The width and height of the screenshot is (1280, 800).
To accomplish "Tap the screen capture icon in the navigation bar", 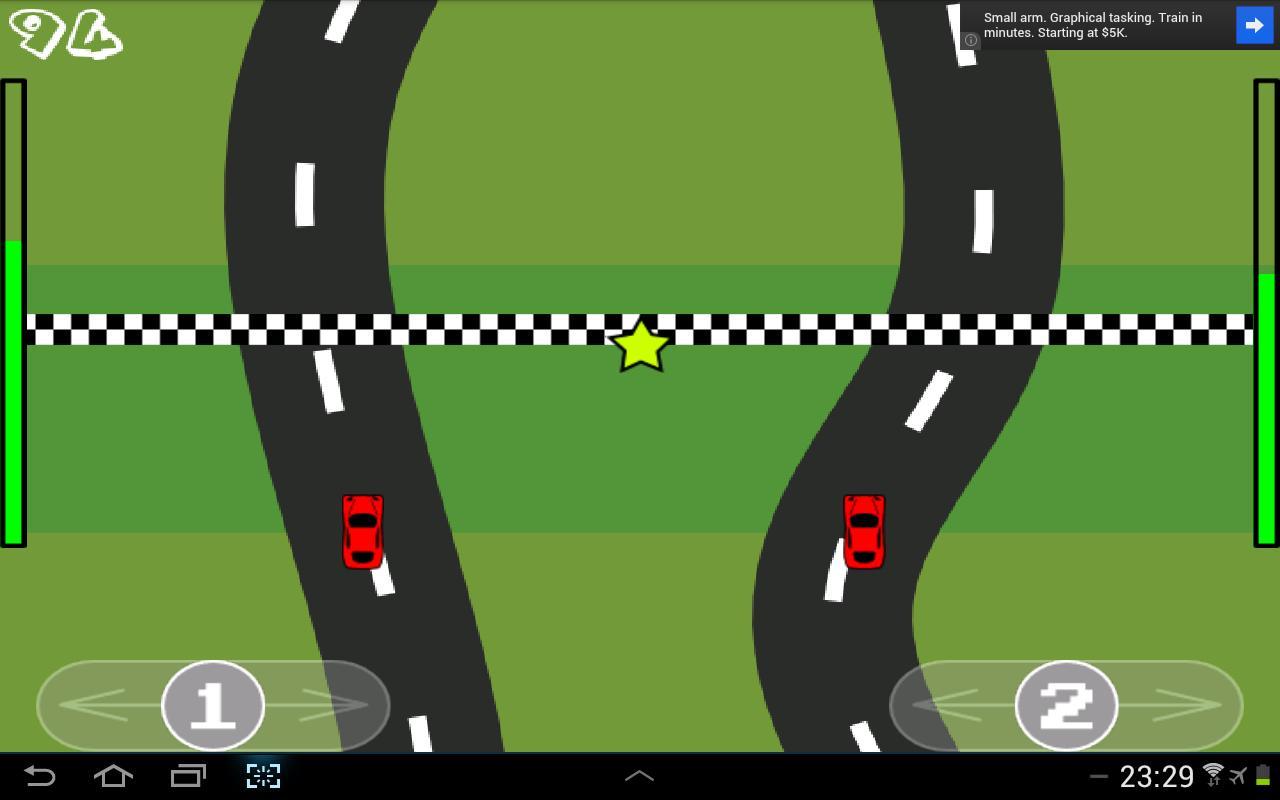I will click(x=262, y=776).
